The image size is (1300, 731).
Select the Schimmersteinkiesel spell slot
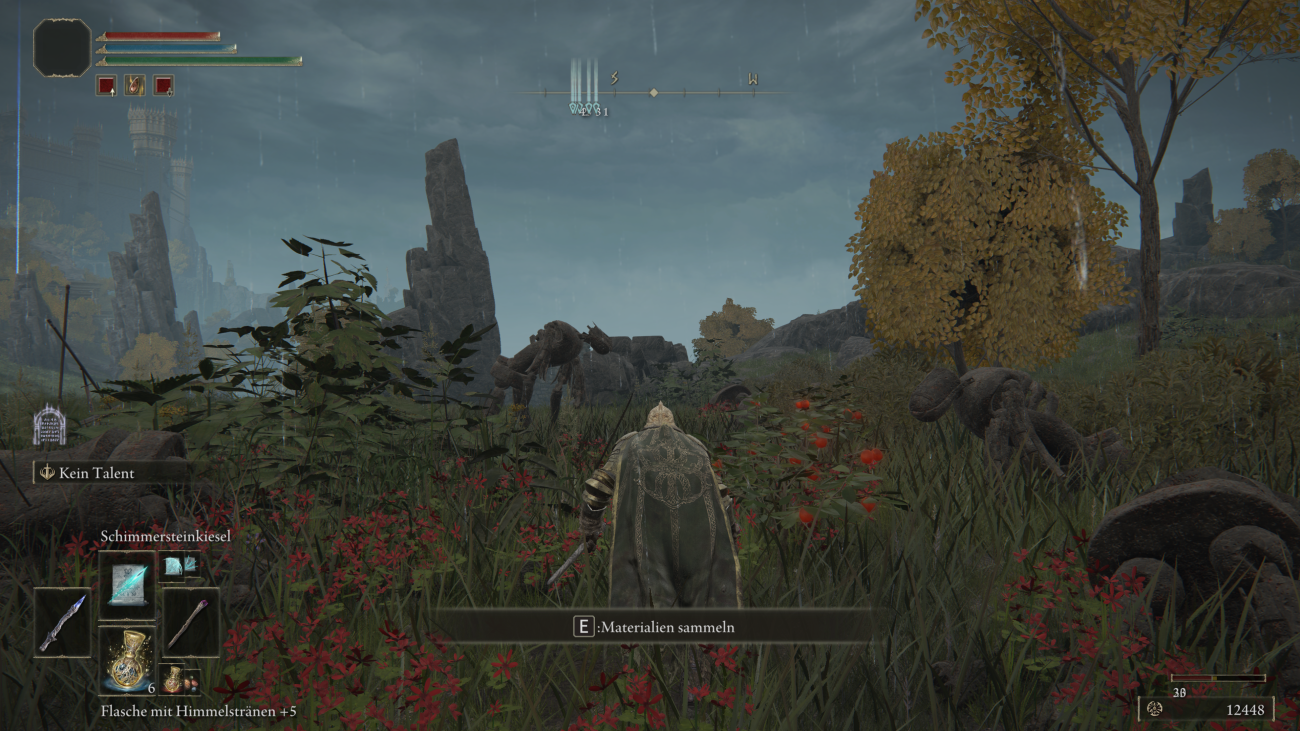coord(127,585)
